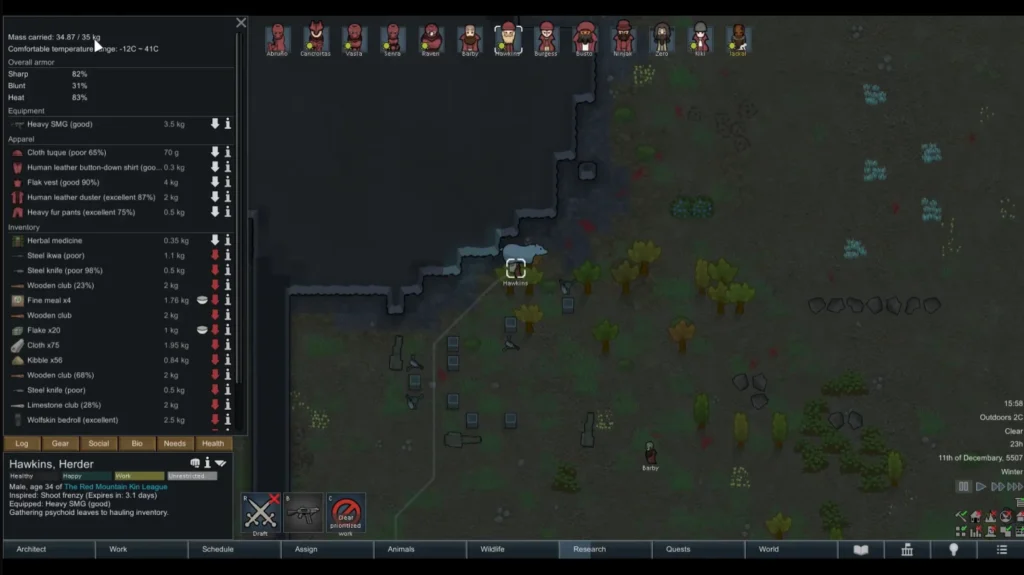This screenshot has height=575, width=1024.
Task: Show the Social tab
Action: pyautogui.click(x=99, y=443)
